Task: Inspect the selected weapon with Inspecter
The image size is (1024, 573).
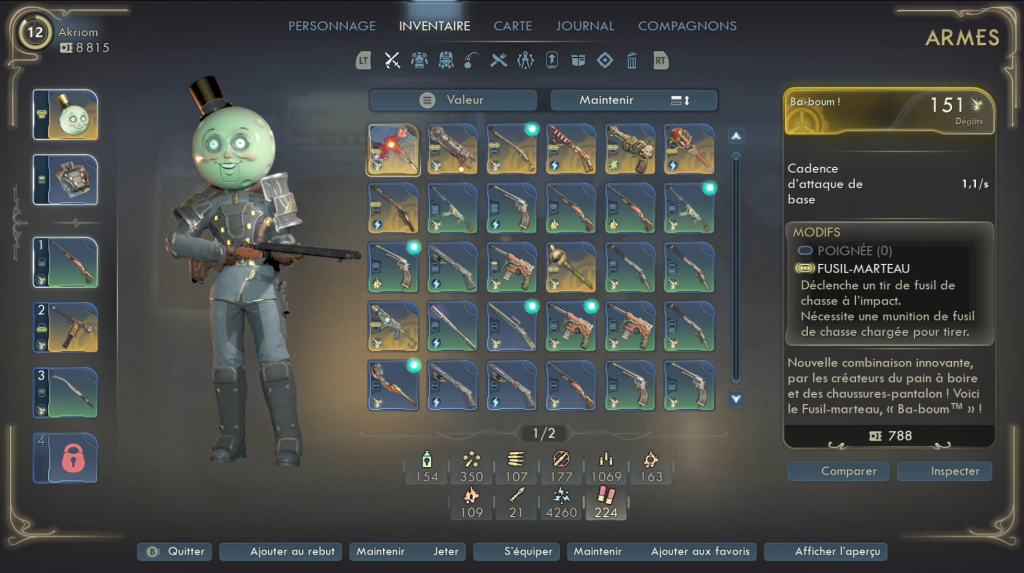Action: click(944, 471)
